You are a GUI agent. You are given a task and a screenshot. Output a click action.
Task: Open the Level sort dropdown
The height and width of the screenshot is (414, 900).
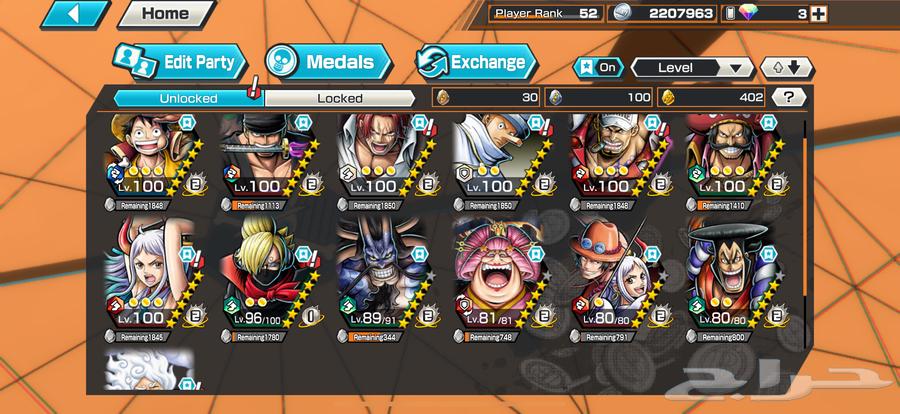pos(692,68)
